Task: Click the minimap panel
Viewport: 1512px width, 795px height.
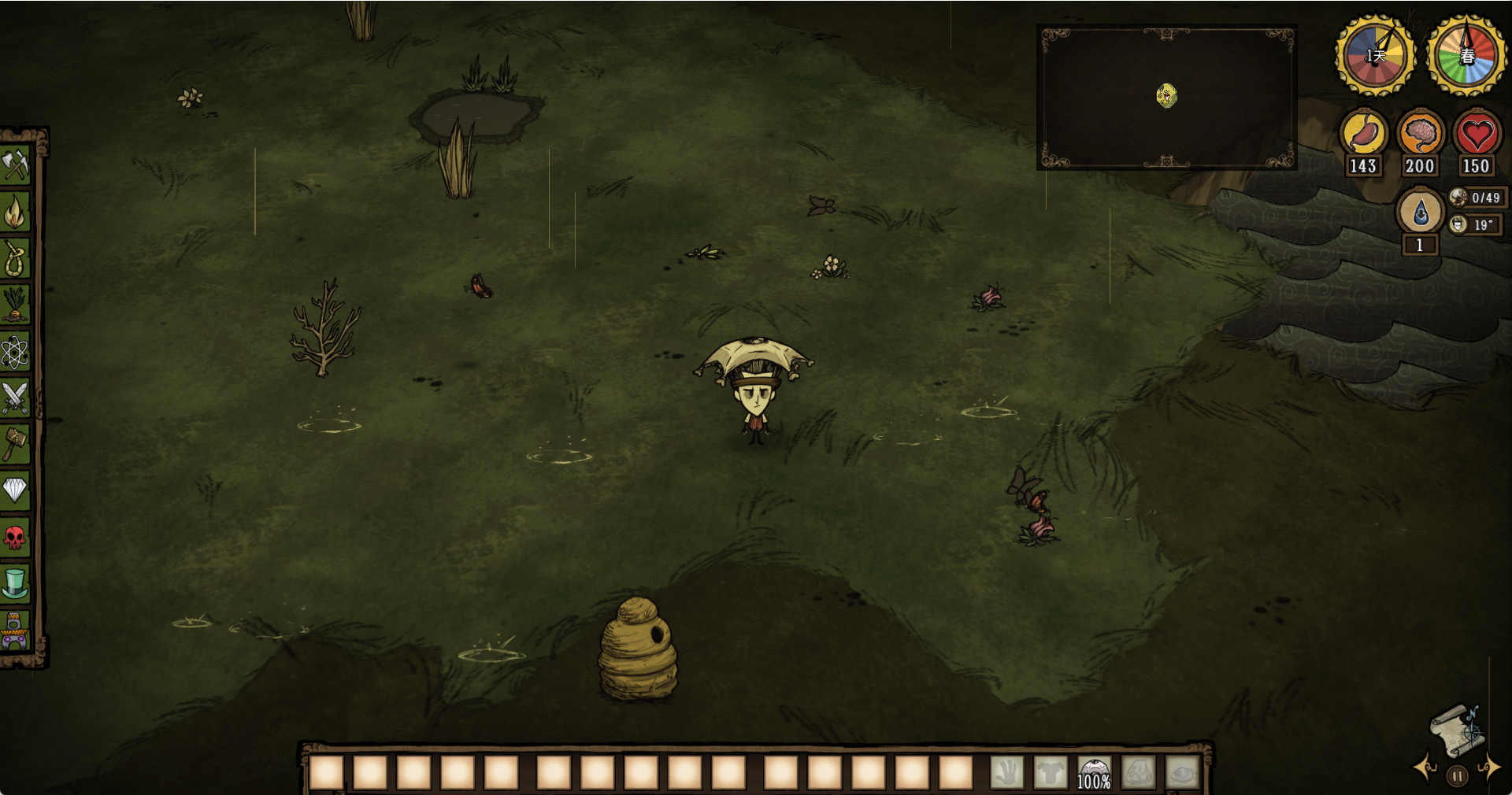Action: pos(1166,98)
